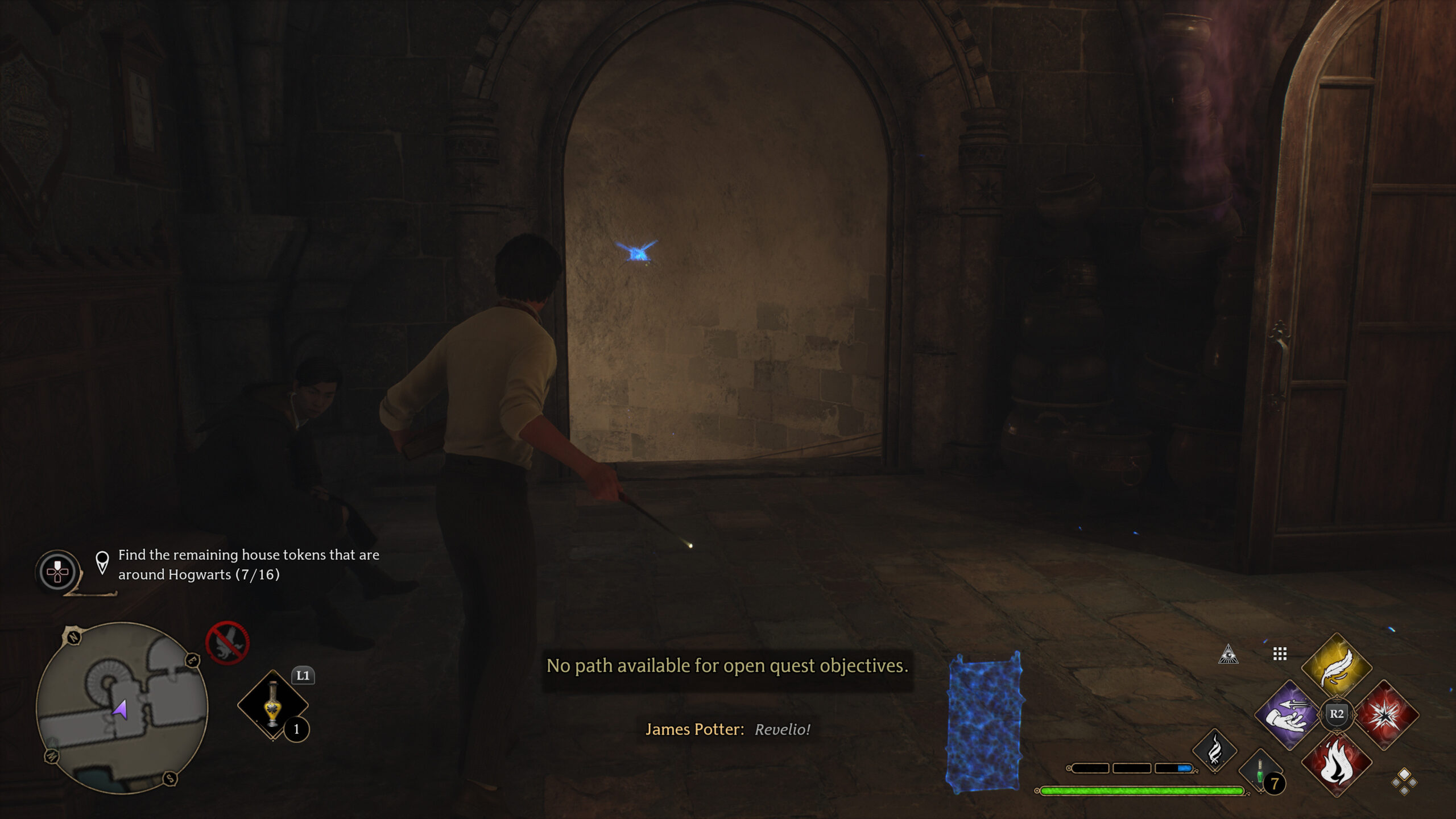Switch spell set with four-diamond selector
This screenshot has height=819, width=1456.
[x=1404, y=781]
